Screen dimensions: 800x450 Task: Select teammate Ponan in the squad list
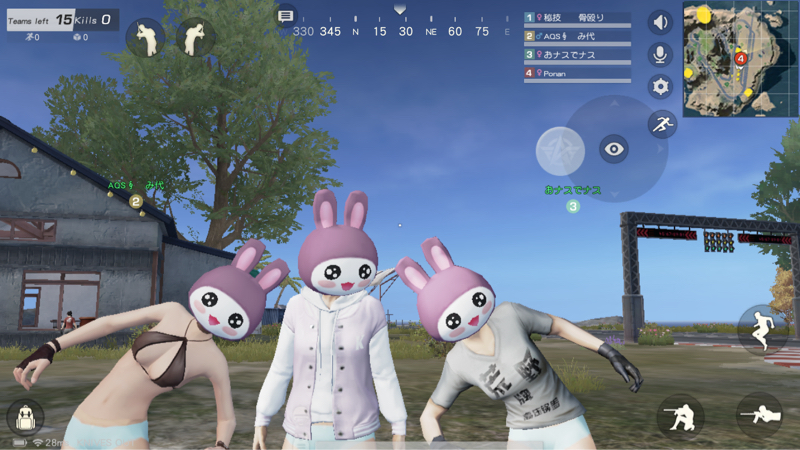(x=577, y=73)
